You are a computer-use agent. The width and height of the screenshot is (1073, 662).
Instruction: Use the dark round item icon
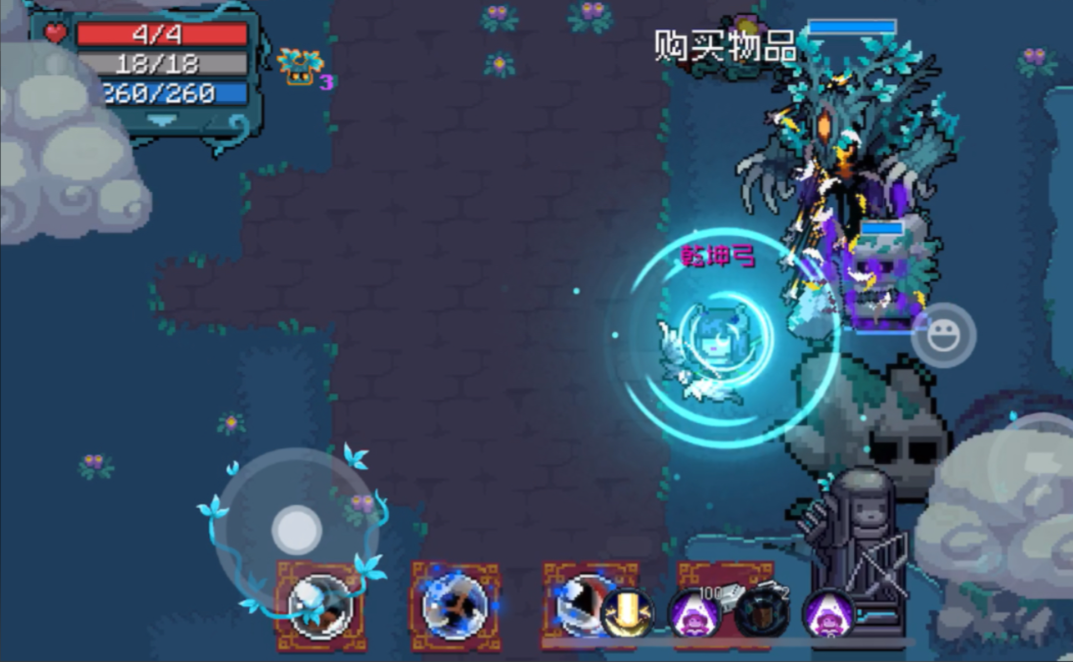coord(760,611)
